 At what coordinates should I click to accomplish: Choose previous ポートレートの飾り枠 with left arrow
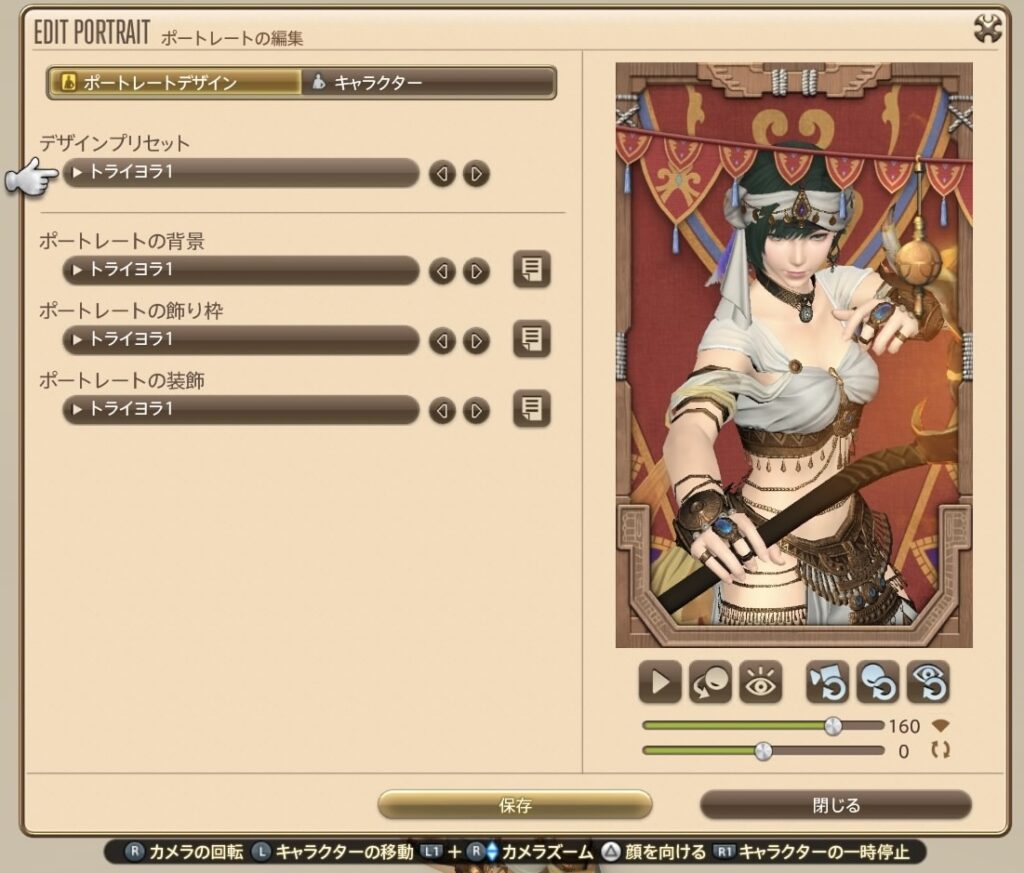coord(442,341)
